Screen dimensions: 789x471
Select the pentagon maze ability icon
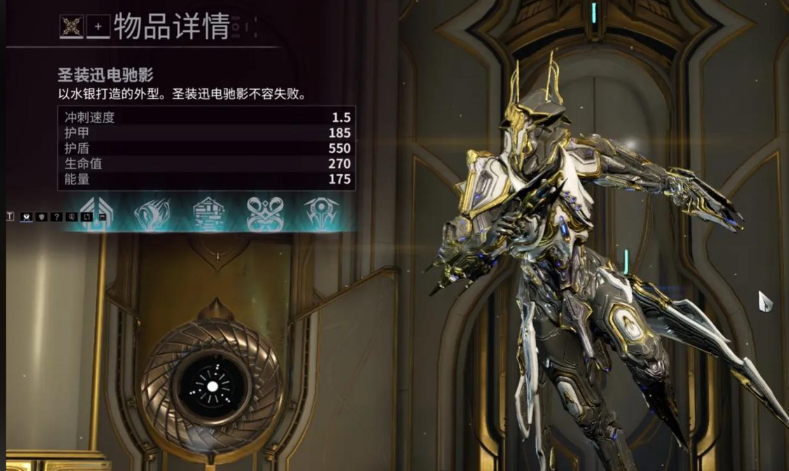pos(209,213)
